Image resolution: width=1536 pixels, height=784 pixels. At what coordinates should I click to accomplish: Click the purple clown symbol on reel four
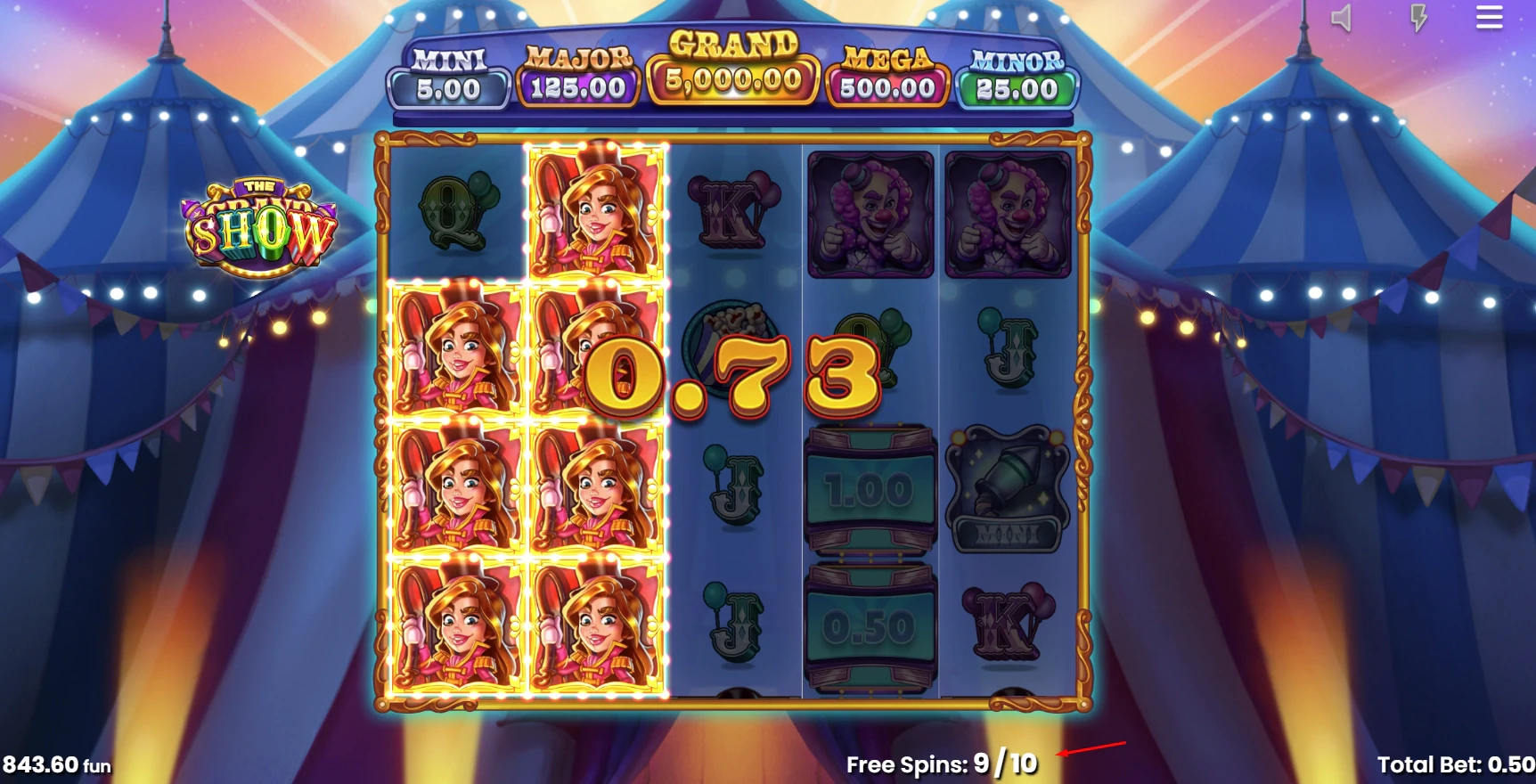point(870,214)
